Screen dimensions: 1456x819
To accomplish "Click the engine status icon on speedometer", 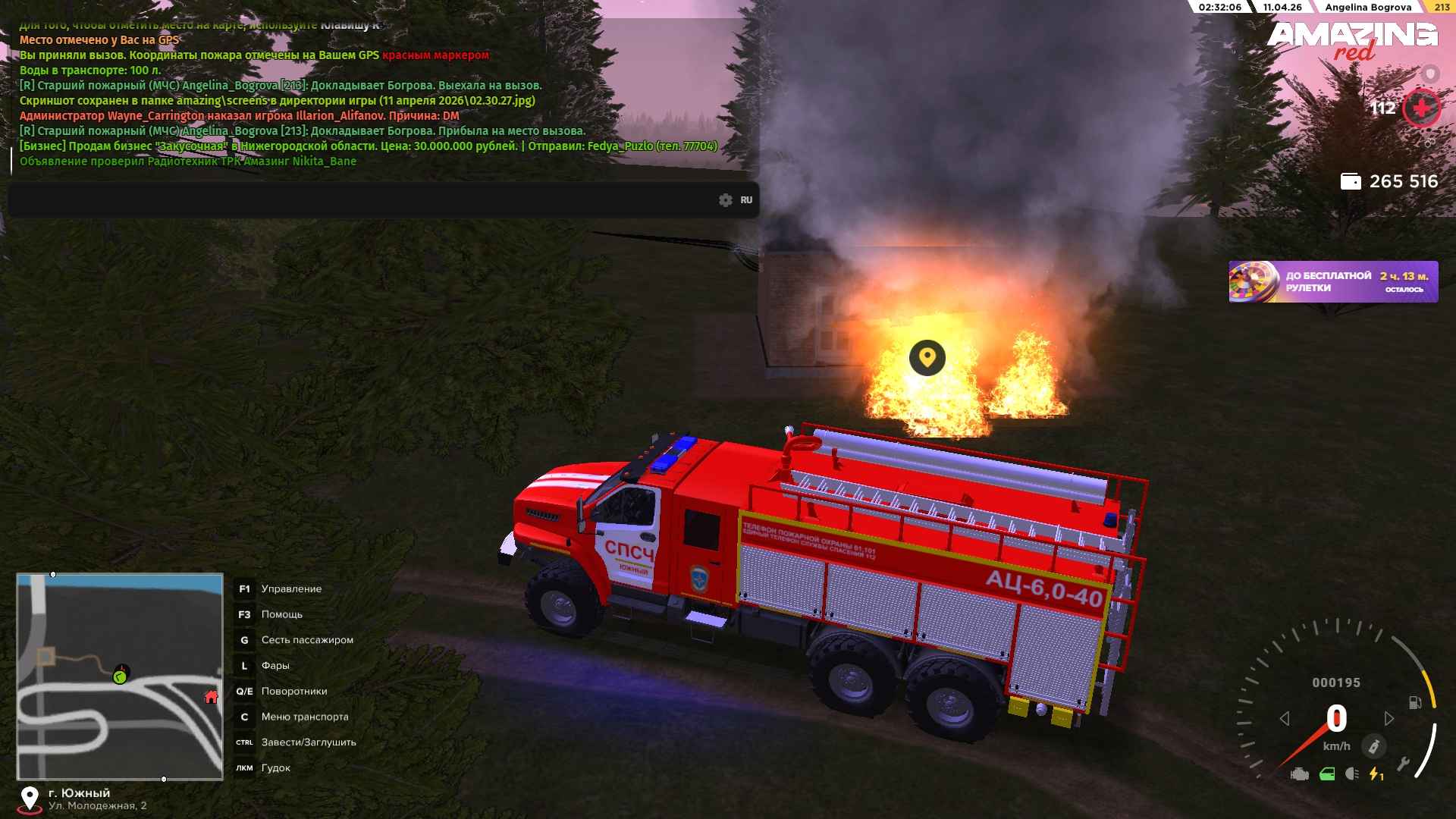I will click(1300, 774).
